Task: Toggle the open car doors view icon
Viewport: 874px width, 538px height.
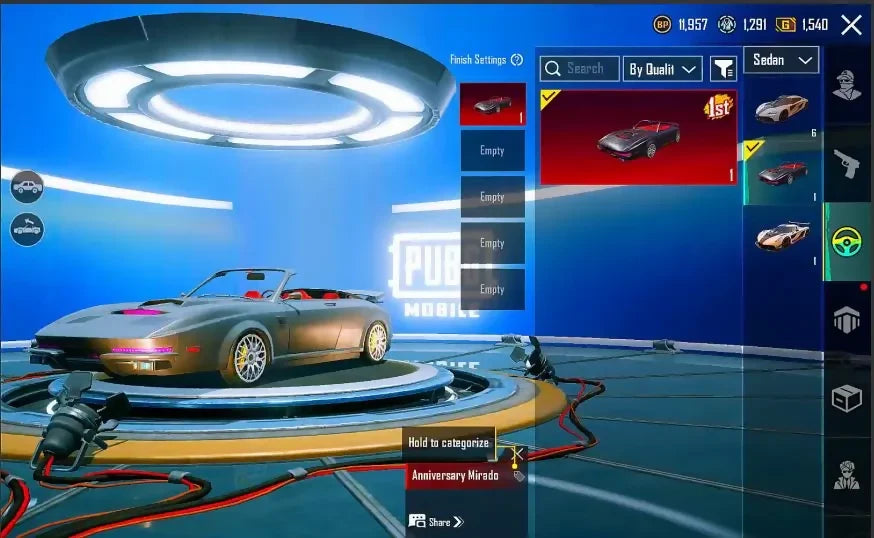Action: [27, 228]
